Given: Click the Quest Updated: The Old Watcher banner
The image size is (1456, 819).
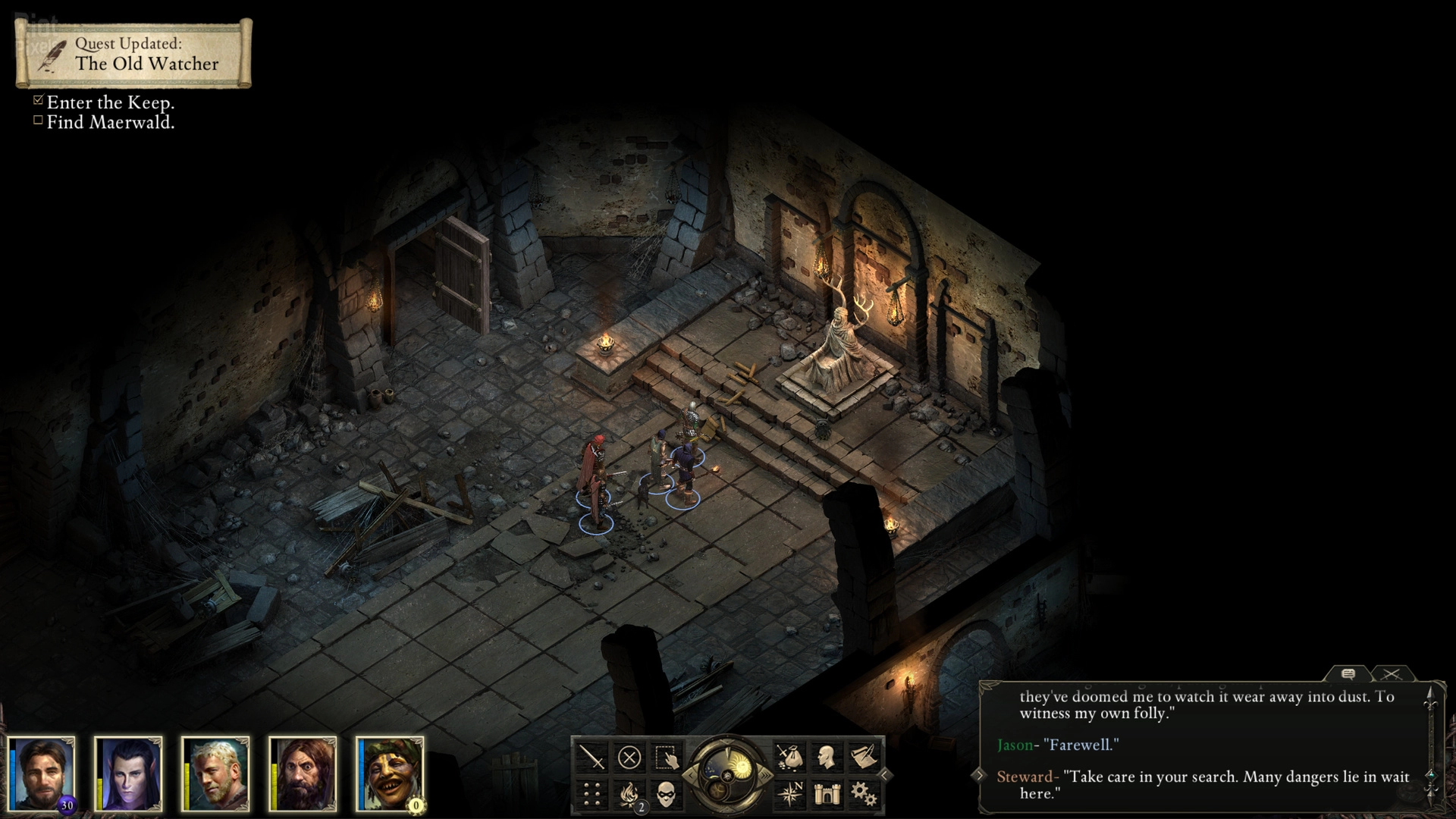Looking at the screenshot, I should 133,54.
